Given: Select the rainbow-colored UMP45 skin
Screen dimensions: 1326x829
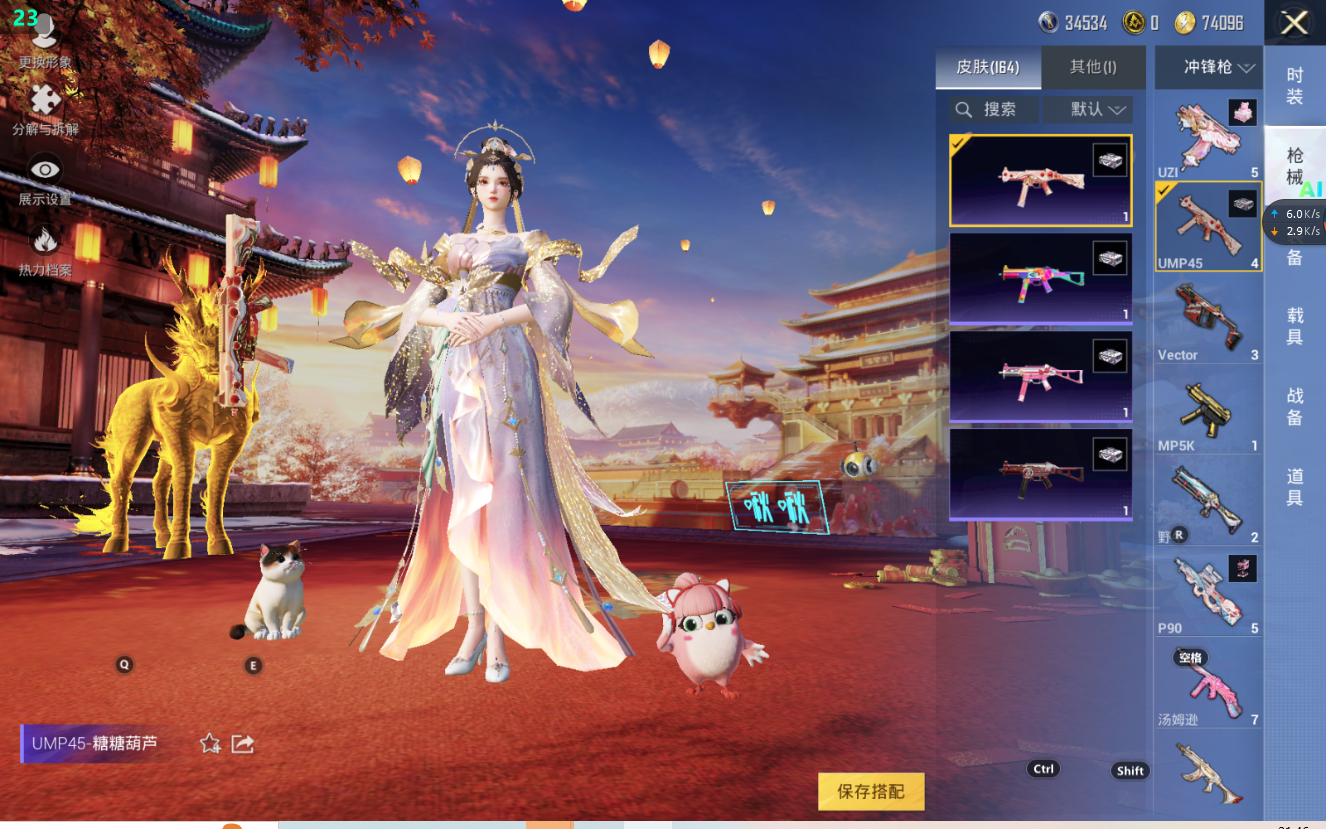Looking at the screenshot, I should pos(1040,279).
